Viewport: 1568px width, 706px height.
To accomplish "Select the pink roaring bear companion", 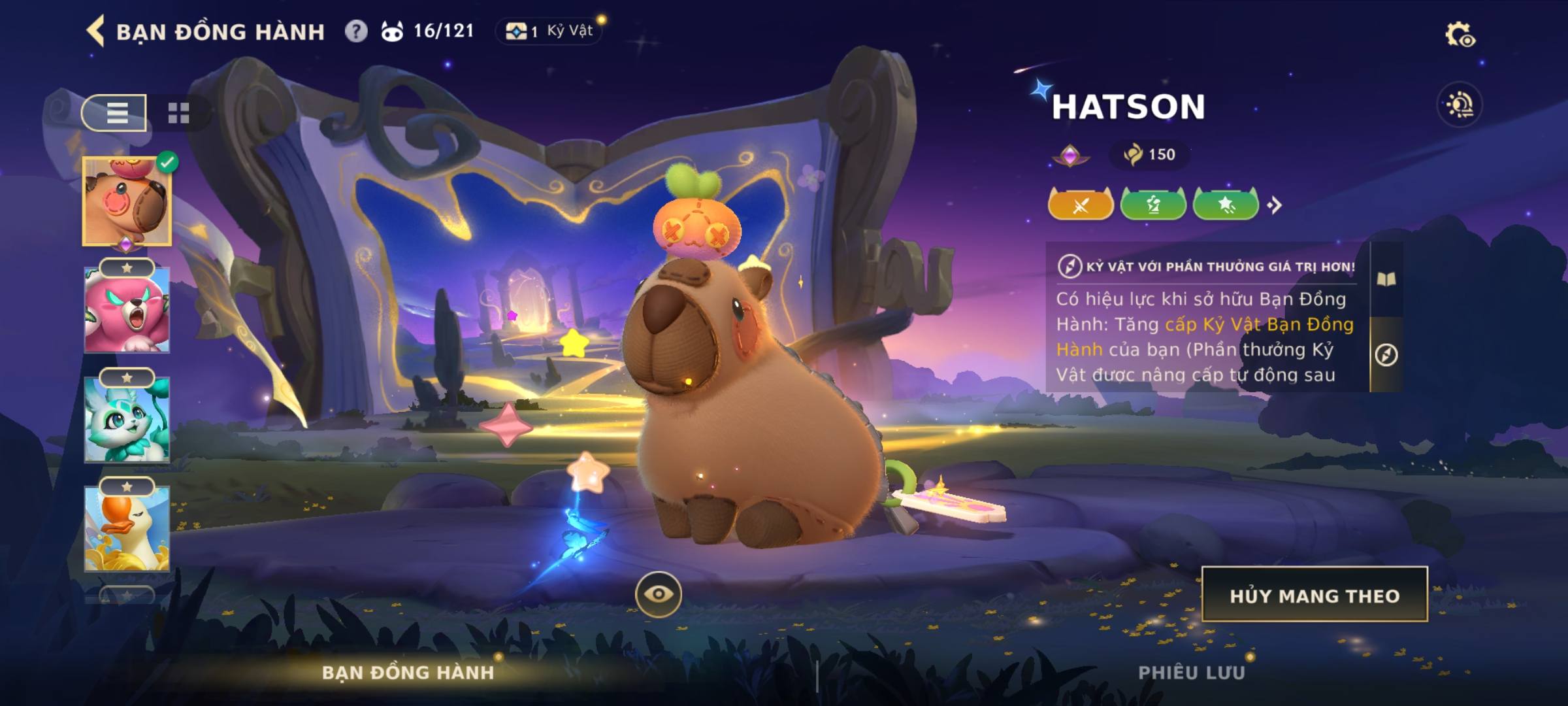I will pos(127,310).
